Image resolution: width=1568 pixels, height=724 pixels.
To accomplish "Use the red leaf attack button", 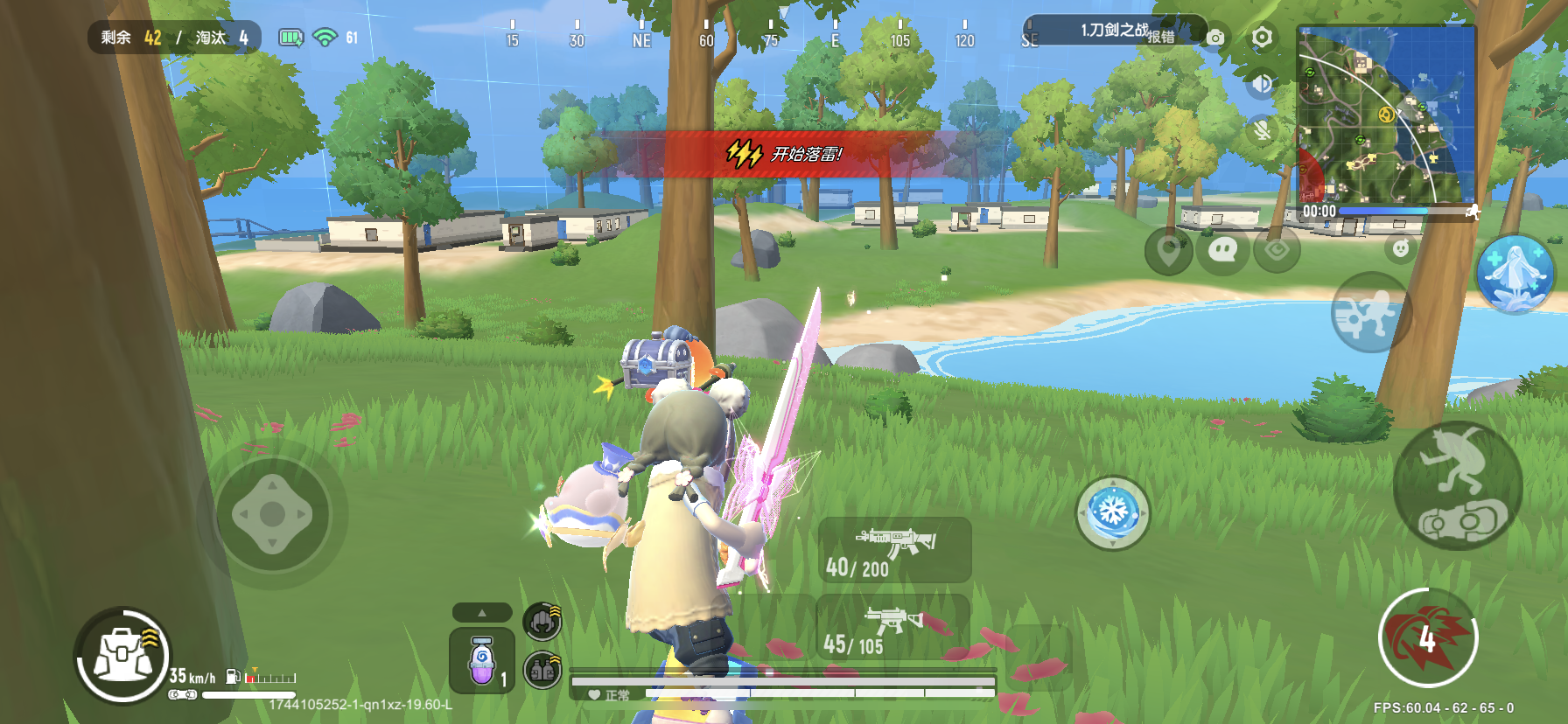I will 1428,638.
